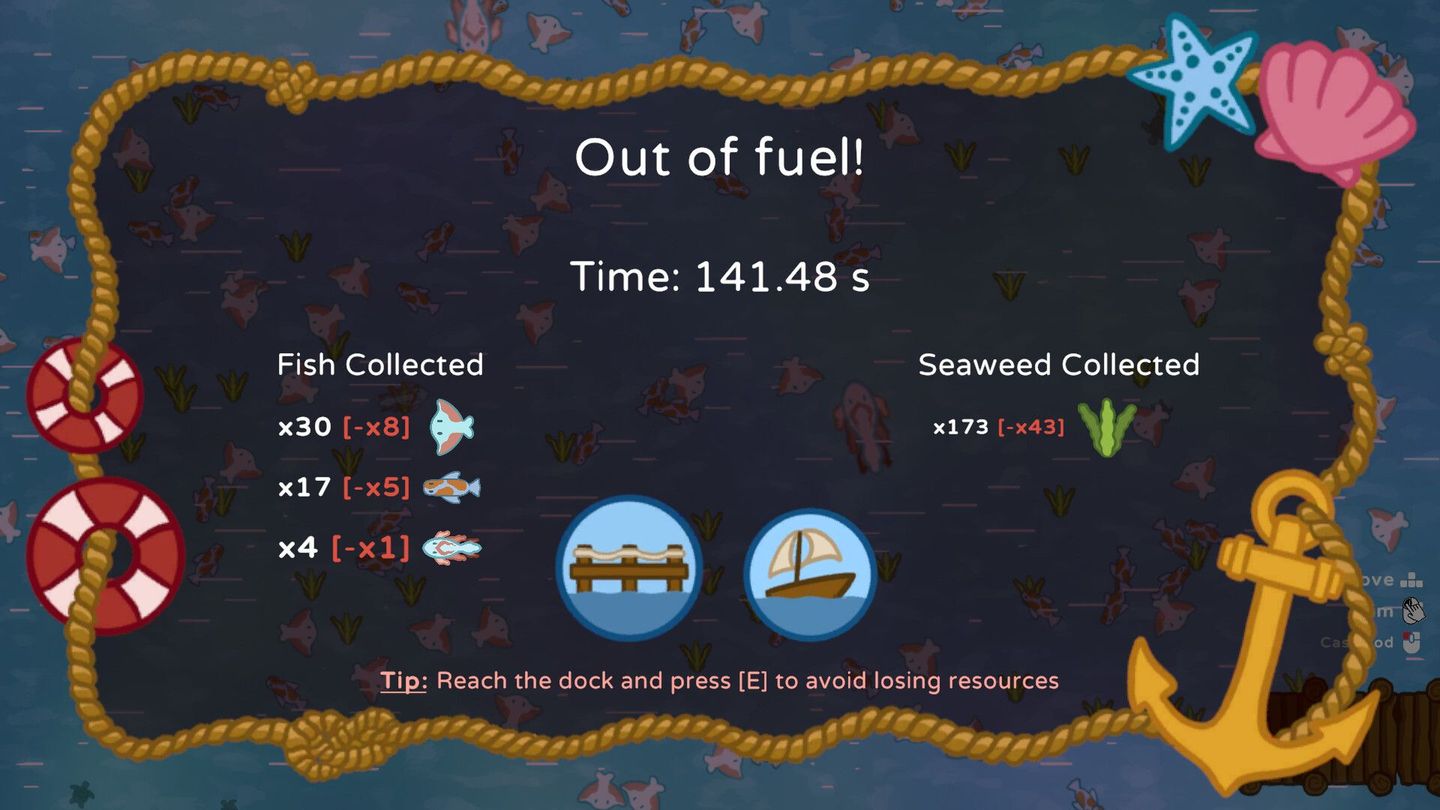Click the underlined Tip: label
This screenshot has height=810, width=1440.
(406, 680)
